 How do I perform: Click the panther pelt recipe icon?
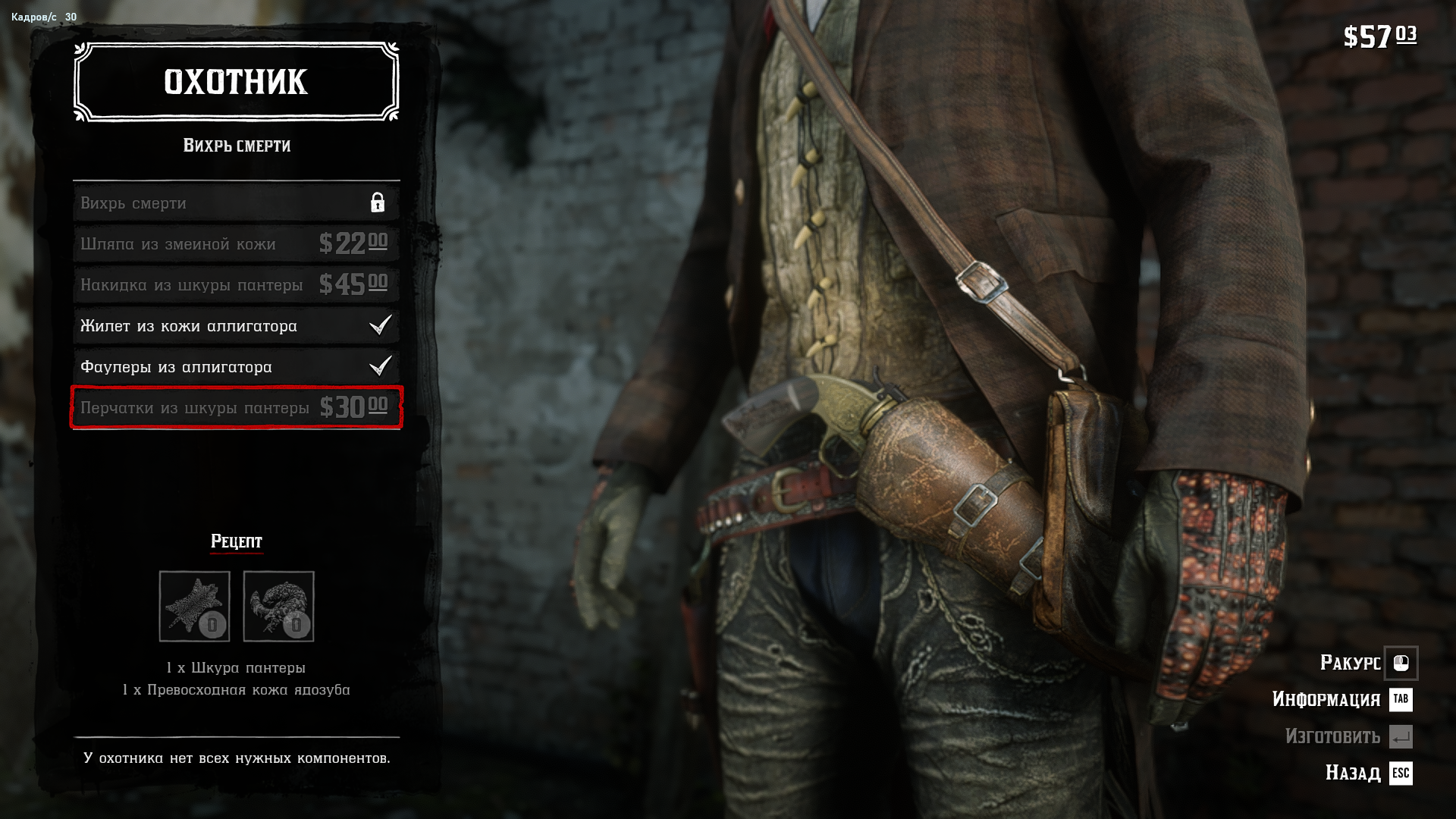196,605
